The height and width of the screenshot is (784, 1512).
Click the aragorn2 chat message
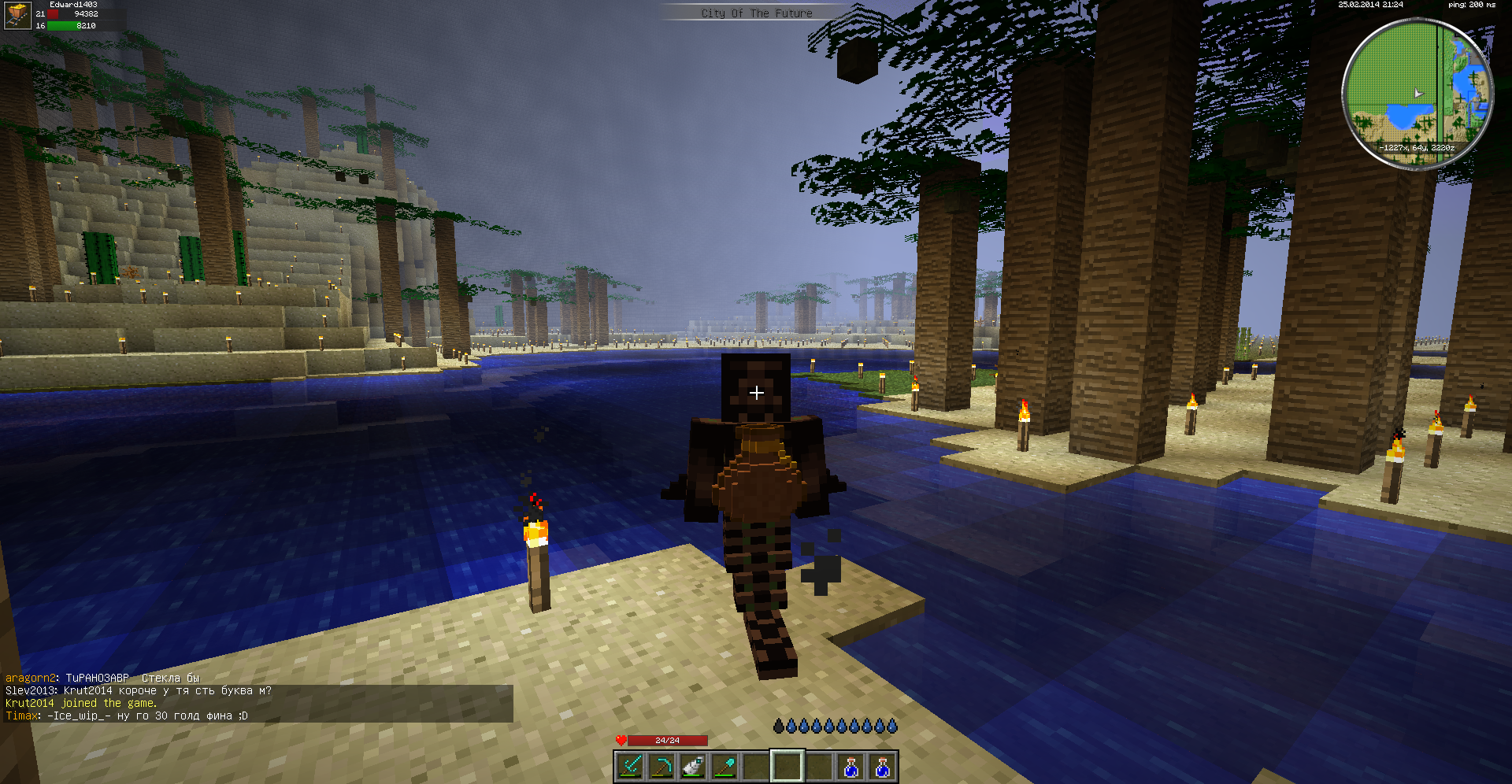coord(102,679)
